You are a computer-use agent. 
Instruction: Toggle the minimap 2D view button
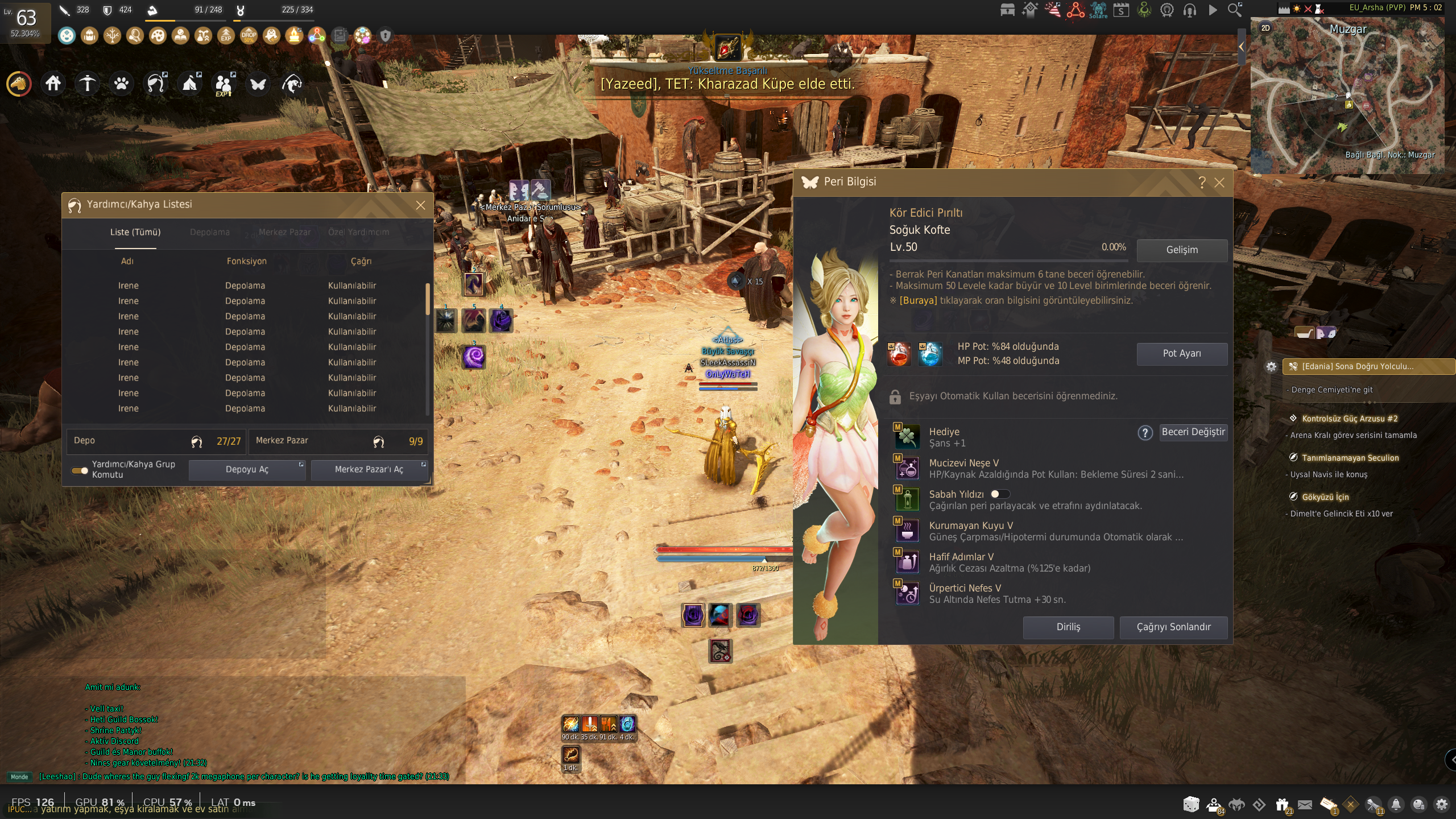coord(1265,28)
